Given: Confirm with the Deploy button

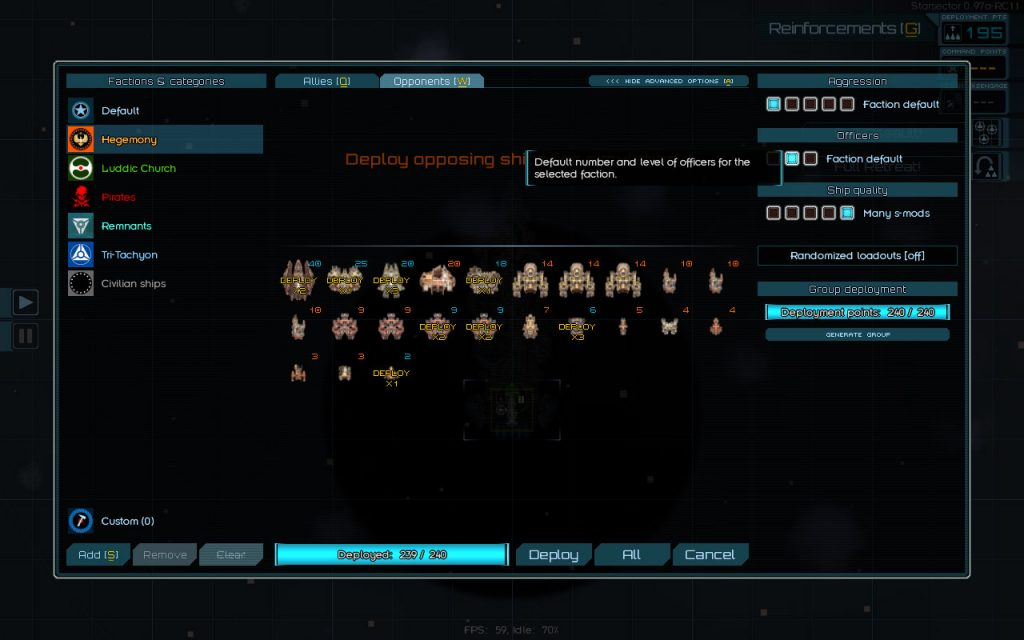Looking at the screenshot, I should tap(553, 555).
